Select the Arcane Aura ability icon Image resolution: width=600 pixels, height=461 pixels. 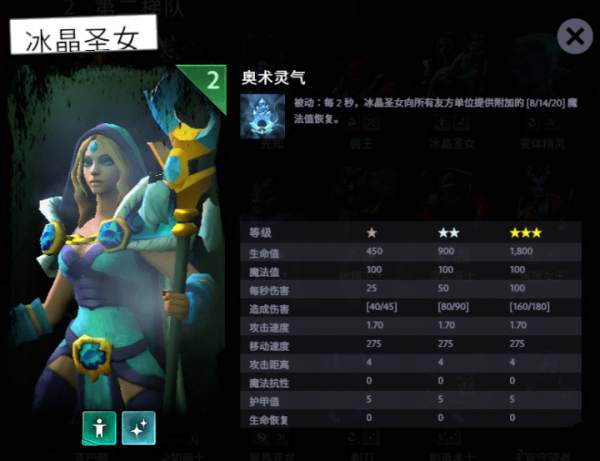coord(259,114)
